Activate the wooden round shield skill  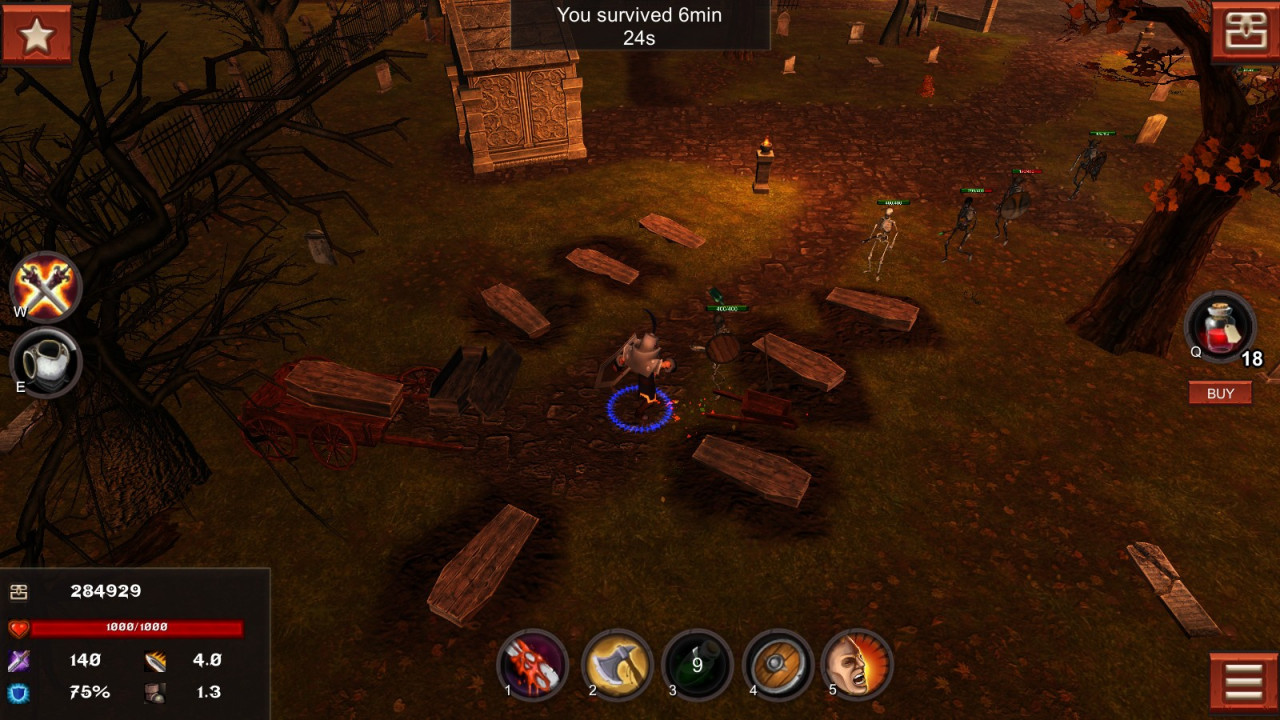[778, 664]
